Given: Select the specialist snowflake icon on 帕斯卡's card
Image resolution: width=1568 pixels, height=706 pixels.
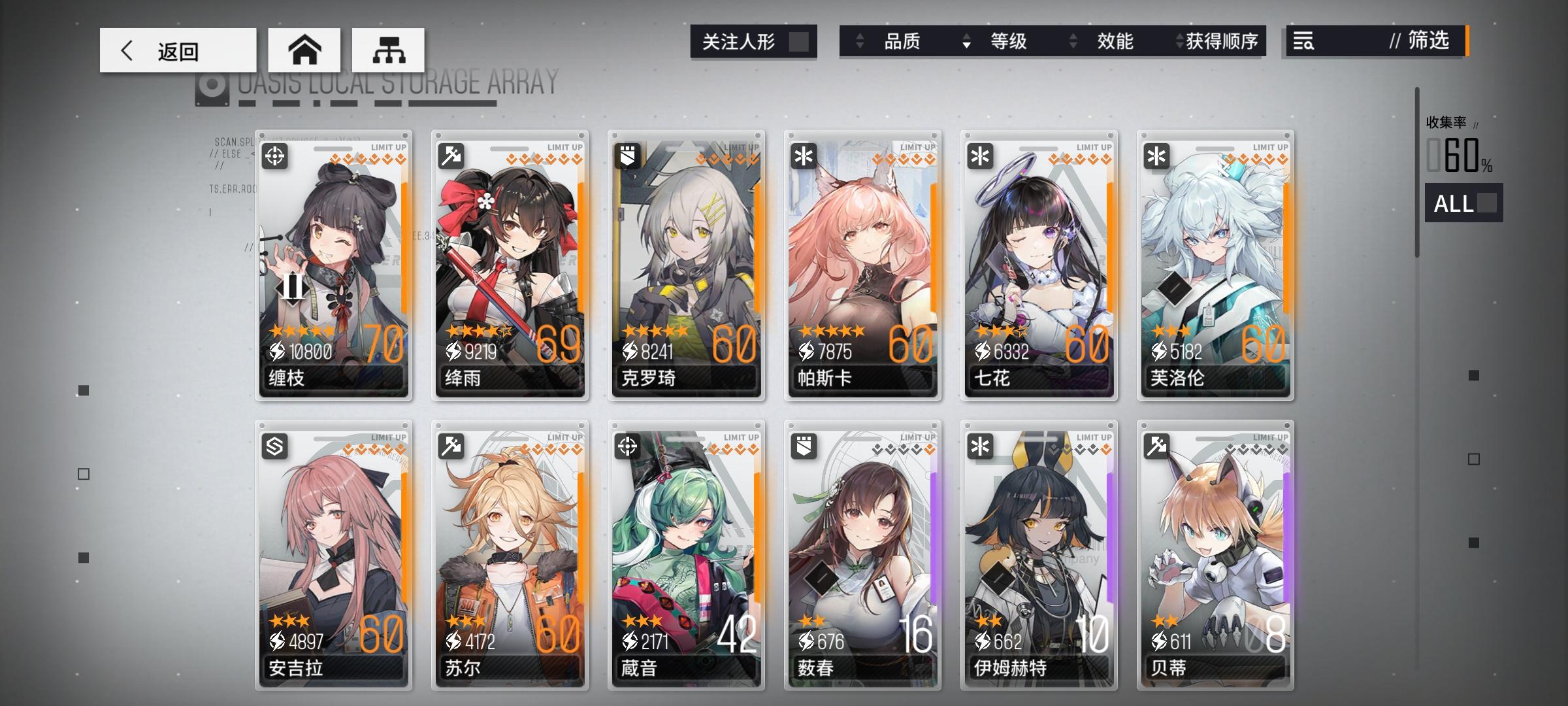Looking at the screenshot, I should pos(805,156).
